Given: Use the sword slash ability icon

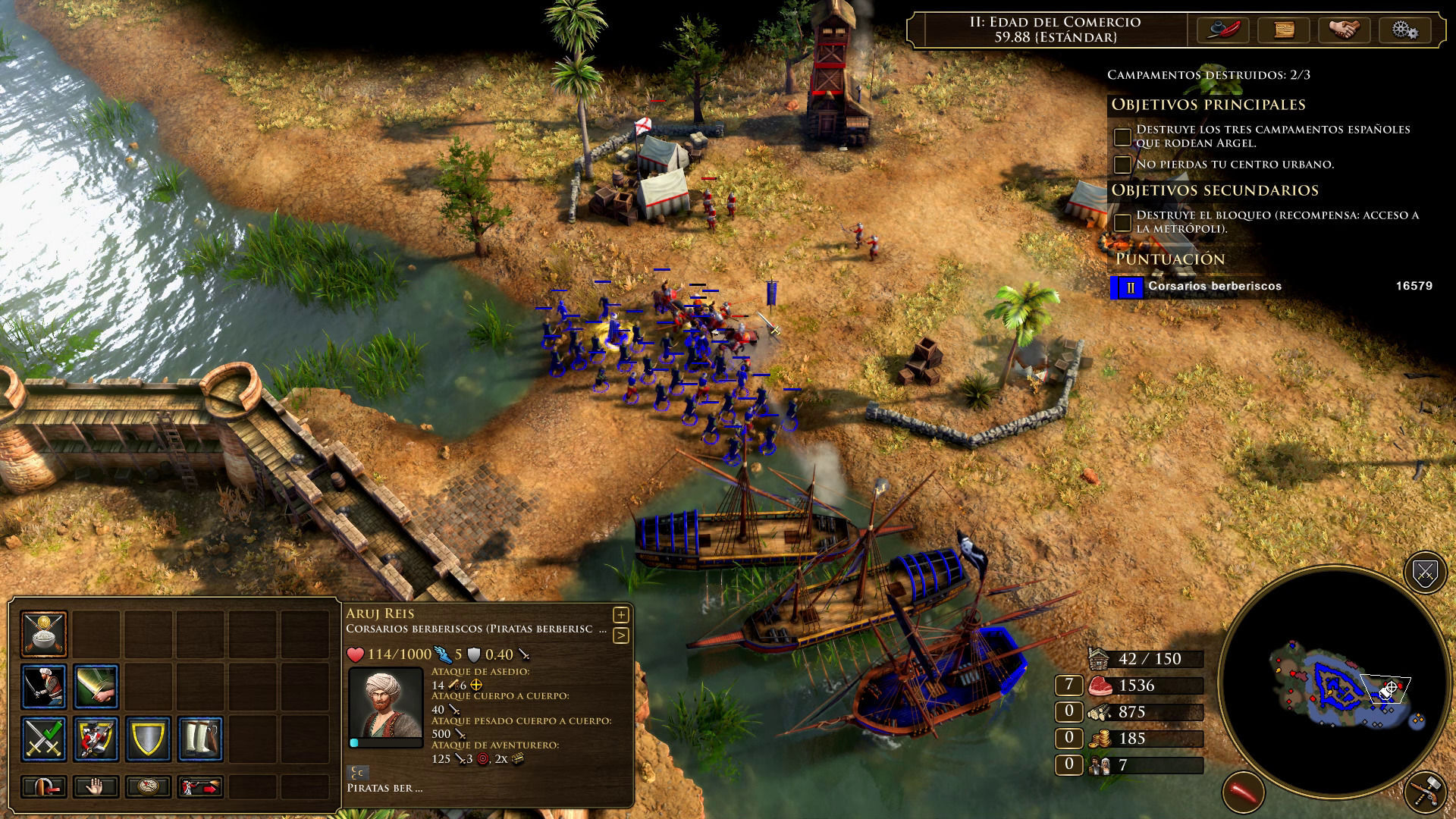Looking at the screenshot, I should (96, 686).
